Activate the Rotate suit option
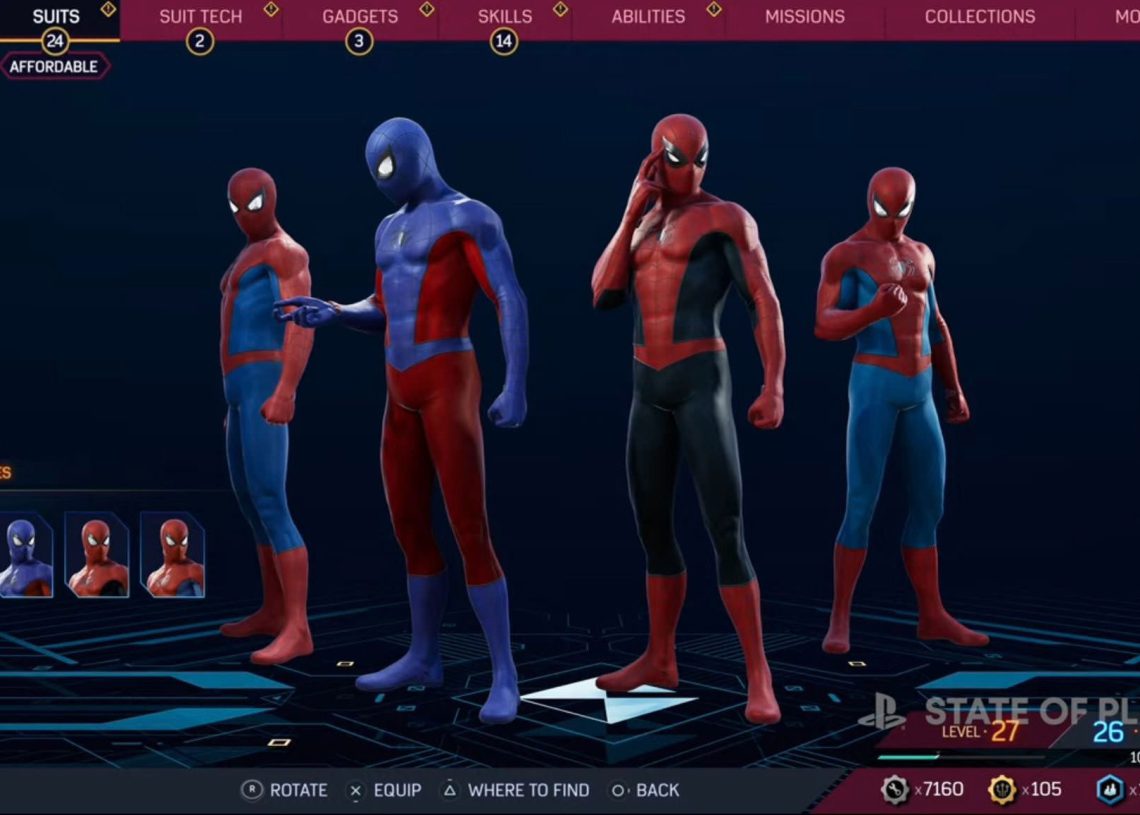The width and height of the screenshot is (1140, 815). point(285,790)
